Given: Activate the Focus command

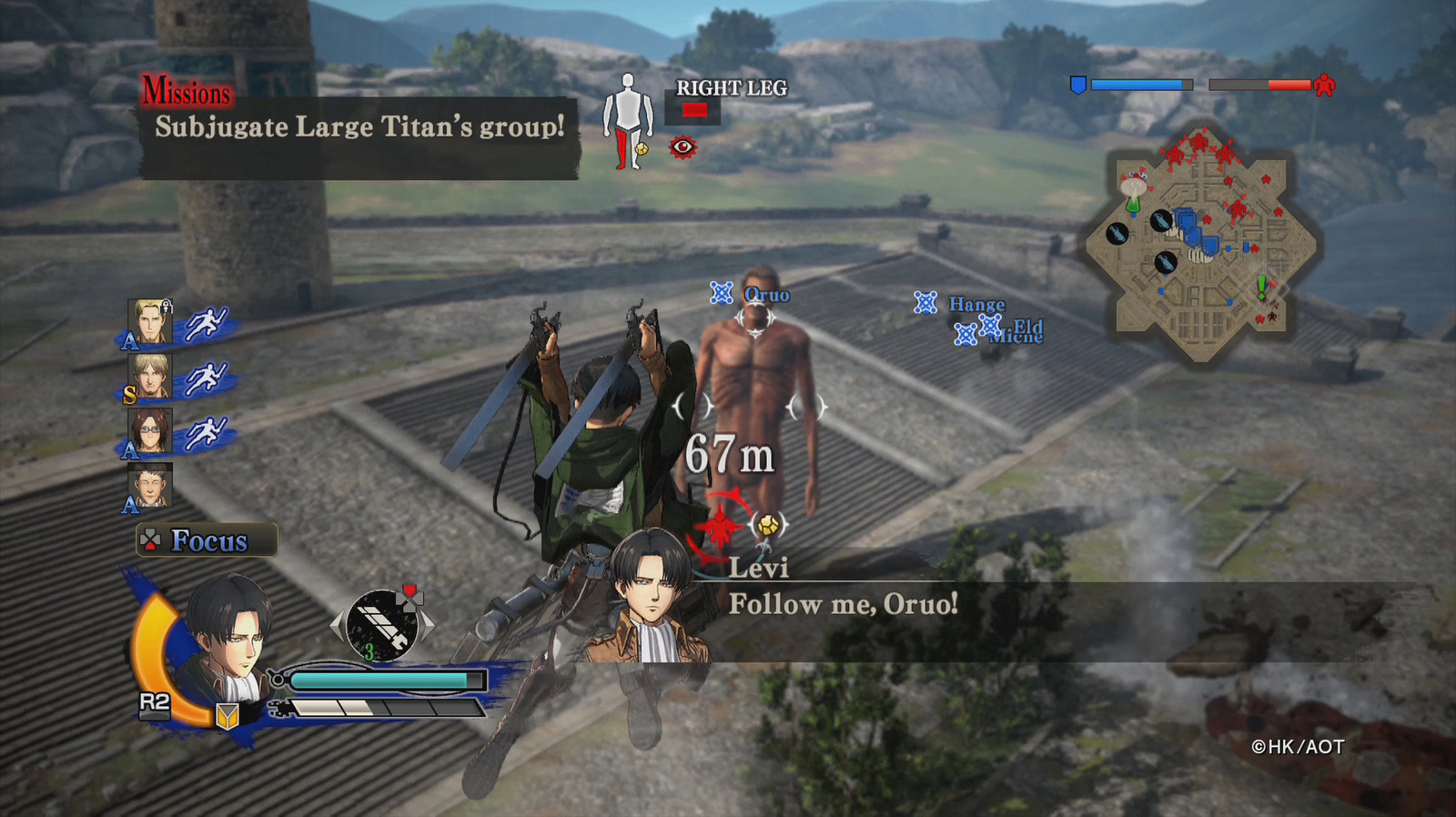Looking at the screenshot, I should 207,540.
